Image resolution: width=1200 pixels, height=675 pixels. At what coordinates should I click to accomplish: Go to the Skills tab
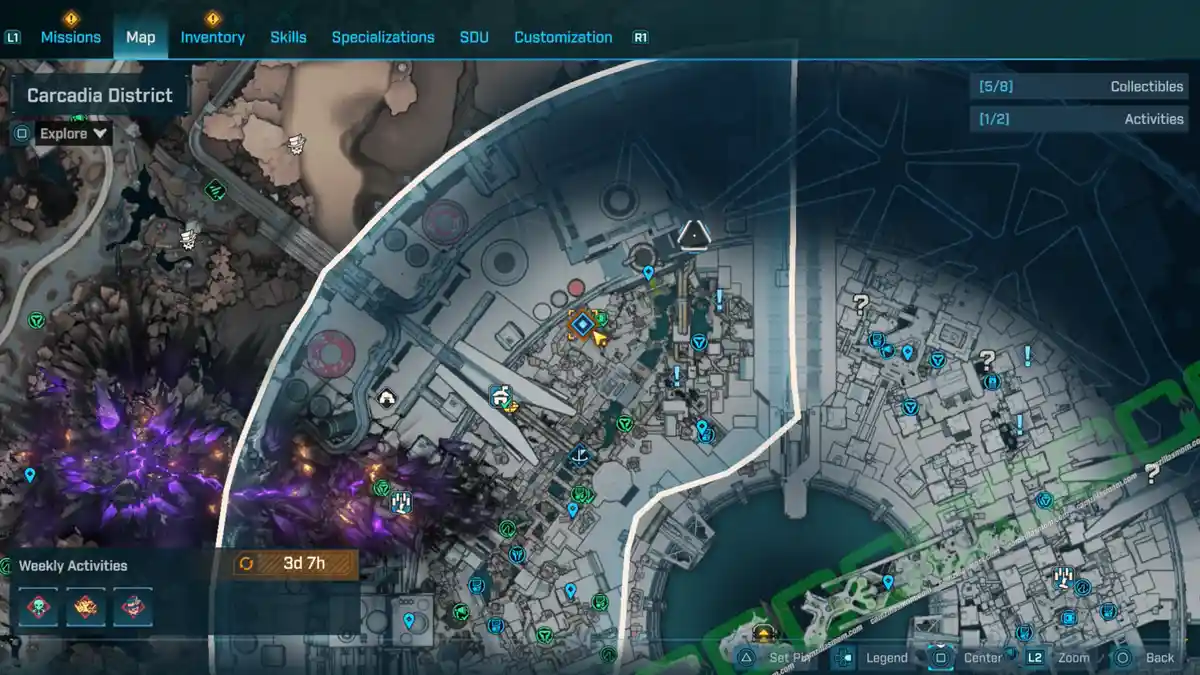(x=288, y=37)
